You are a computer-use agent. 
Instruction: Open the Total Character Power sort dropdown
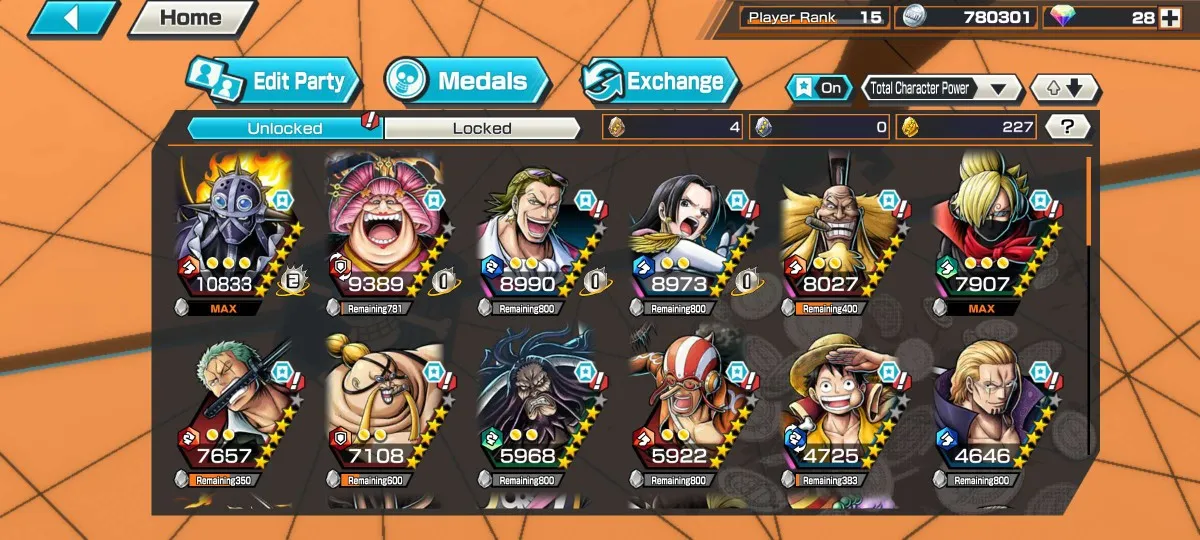pyautogui.click(x=940, y=88)
